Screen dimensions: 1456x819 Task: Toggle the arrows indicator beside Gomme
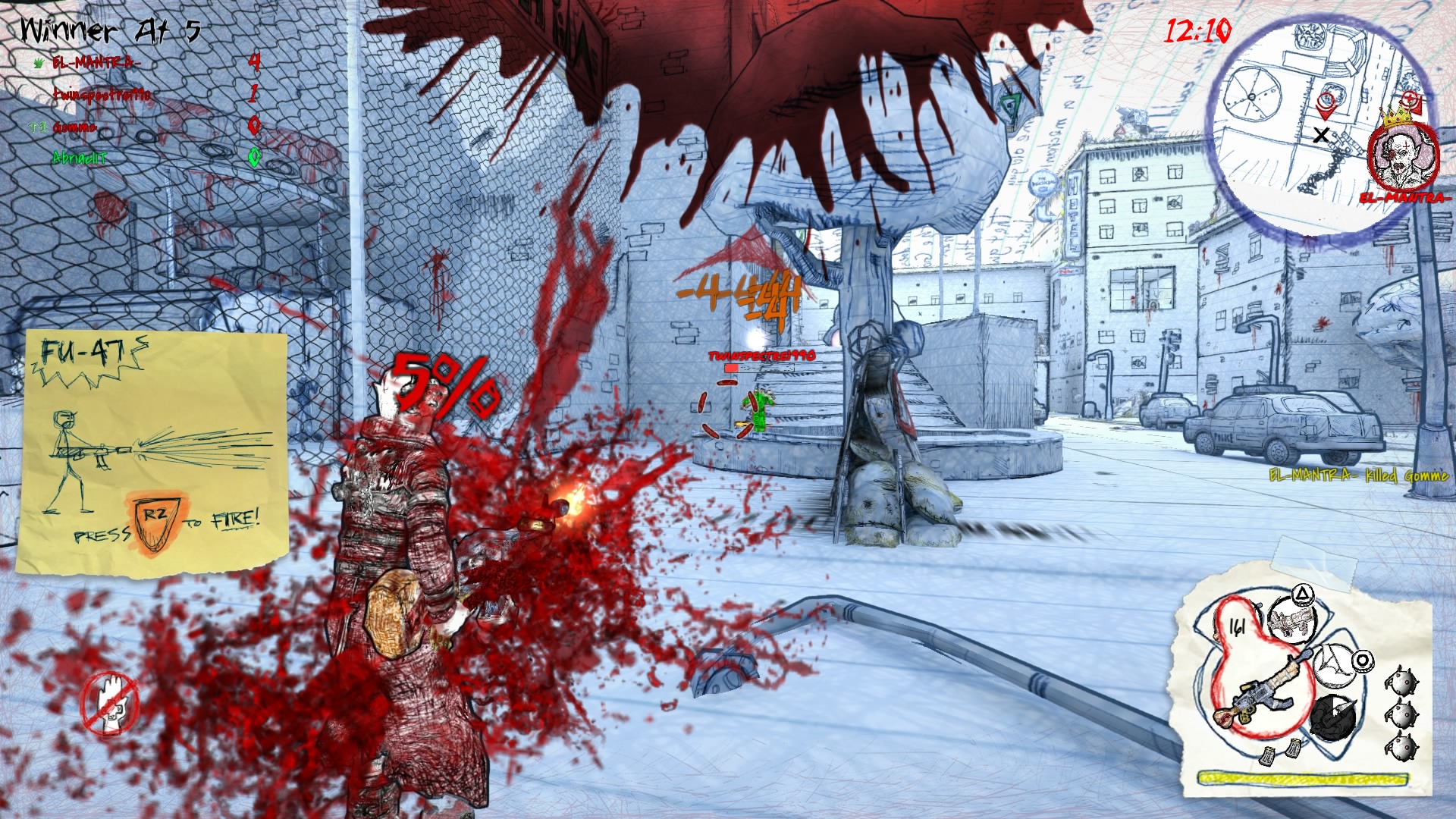click(37, 127)
